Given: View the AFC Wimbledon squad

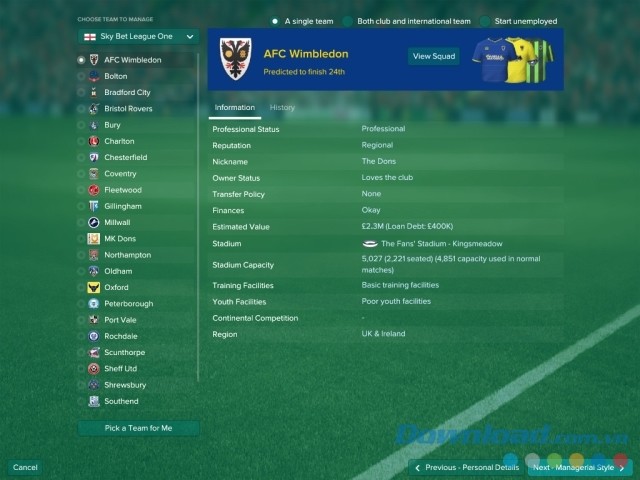Looking at the screenshot, I should pyautogui.click(x=434, y=56).
